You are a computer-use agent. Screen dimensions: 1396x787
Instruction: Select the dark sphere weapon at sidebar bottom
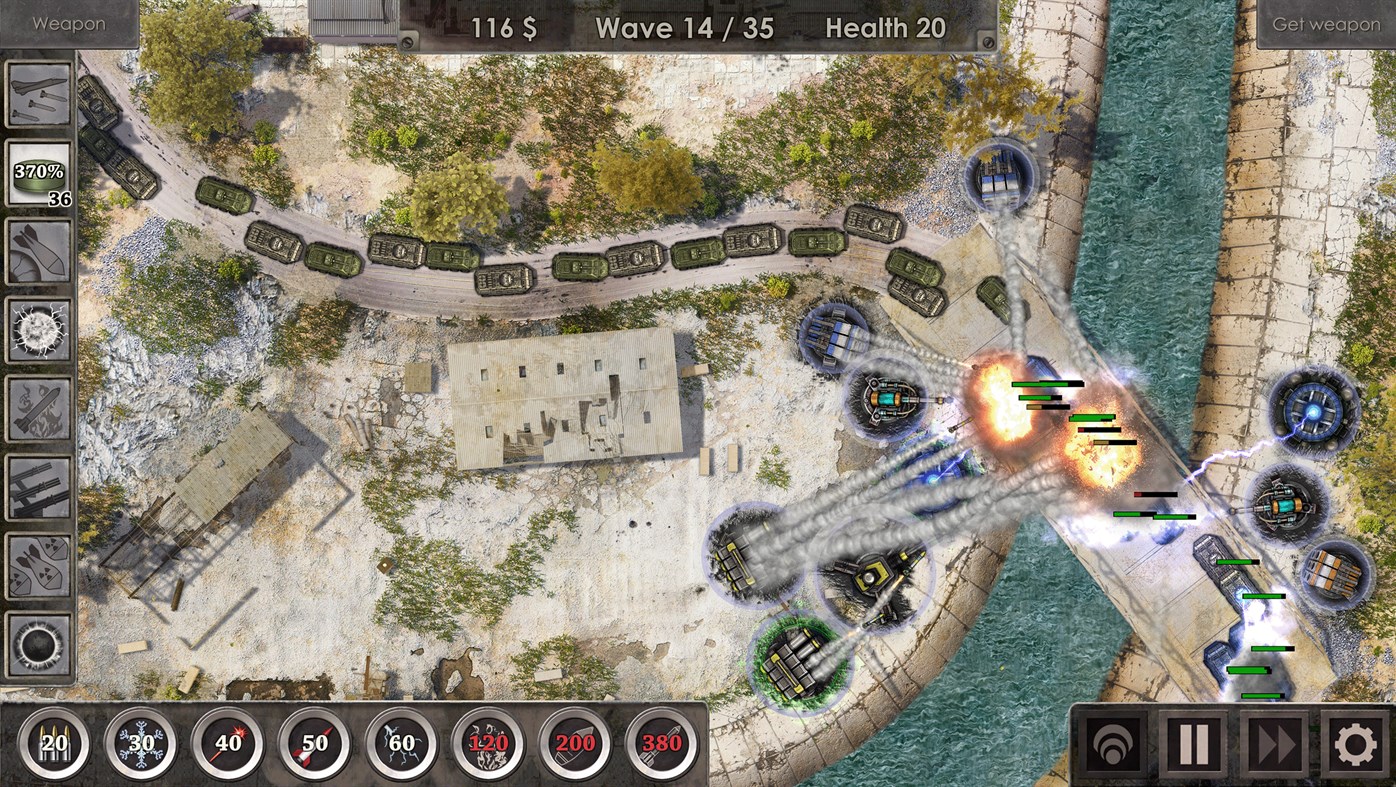coord(37,645)
